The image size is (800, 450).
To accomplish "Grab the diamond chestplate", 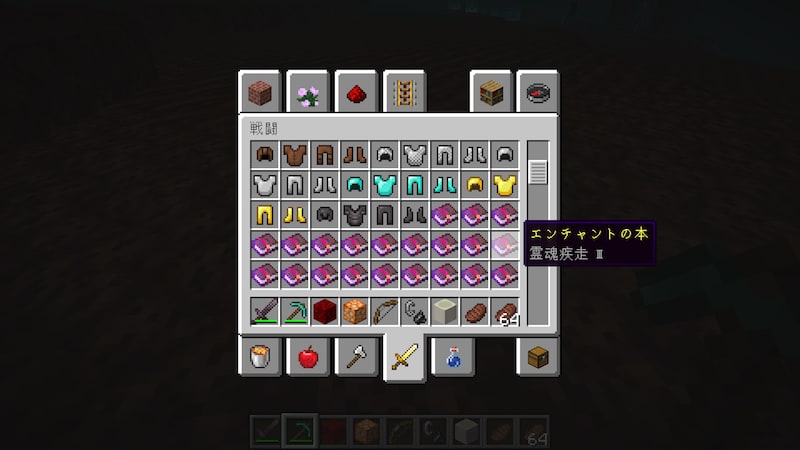I will pos(385,185).
